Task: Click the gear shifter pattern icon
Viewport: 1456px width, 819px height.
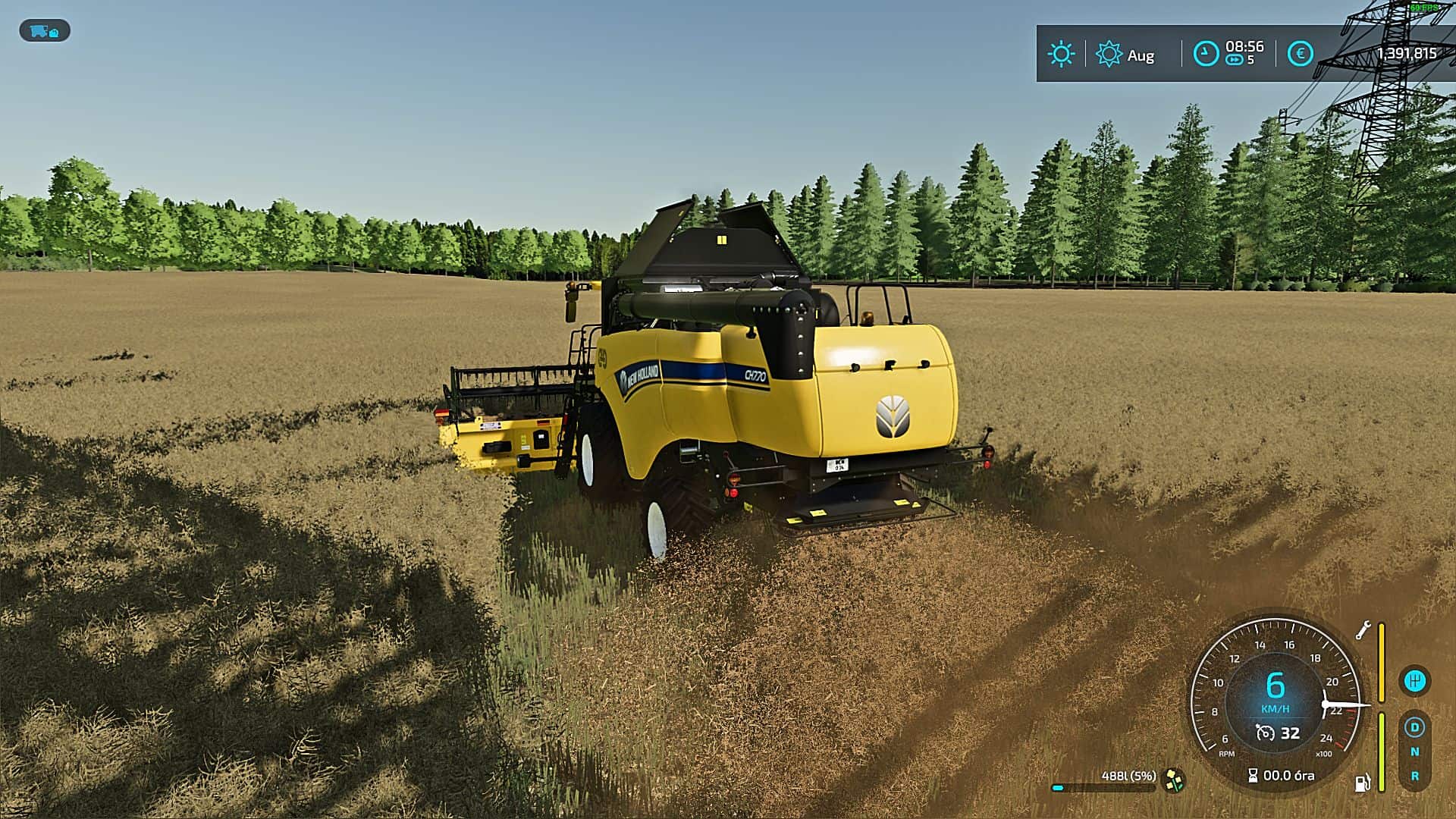Action: pos(1416,681)
